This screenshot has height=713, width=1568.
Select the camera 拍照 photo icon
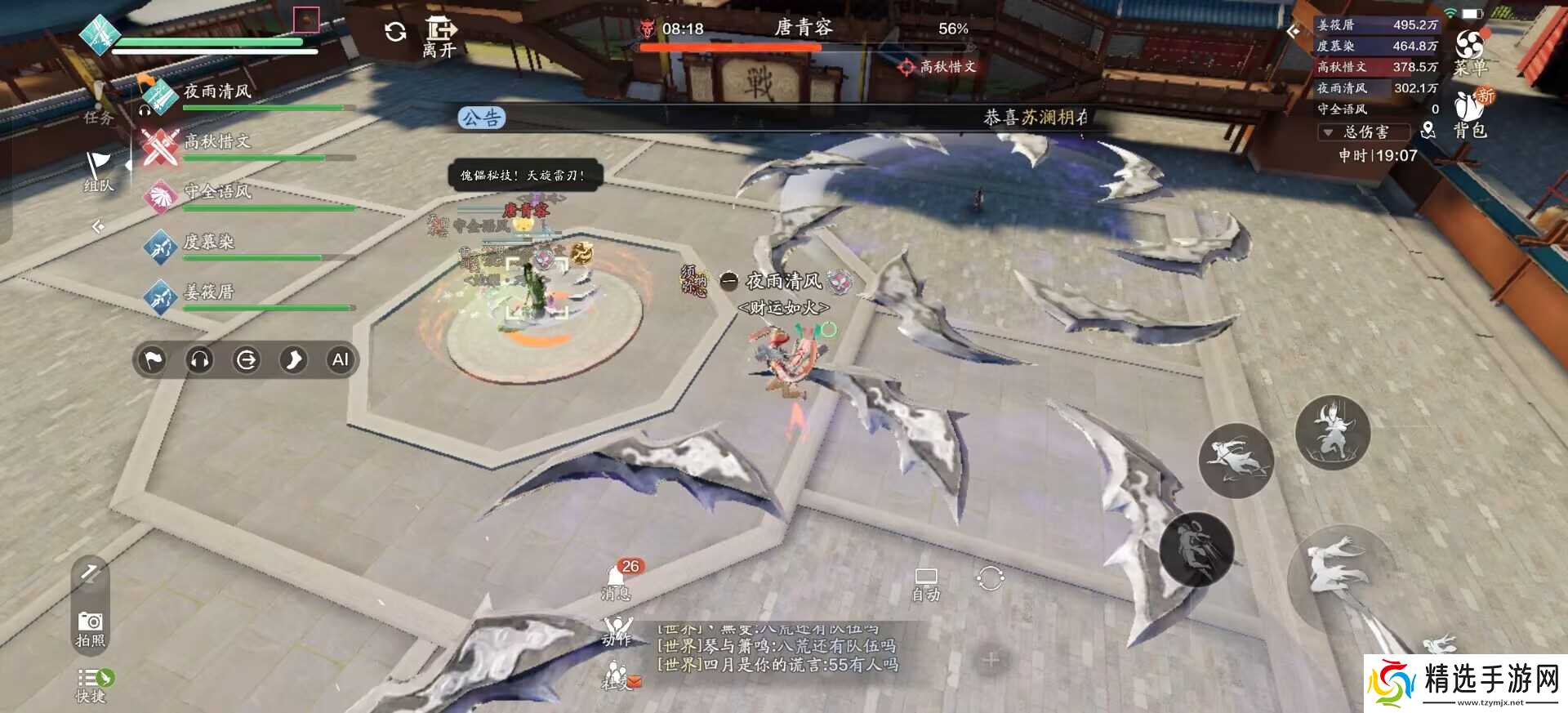90,624
